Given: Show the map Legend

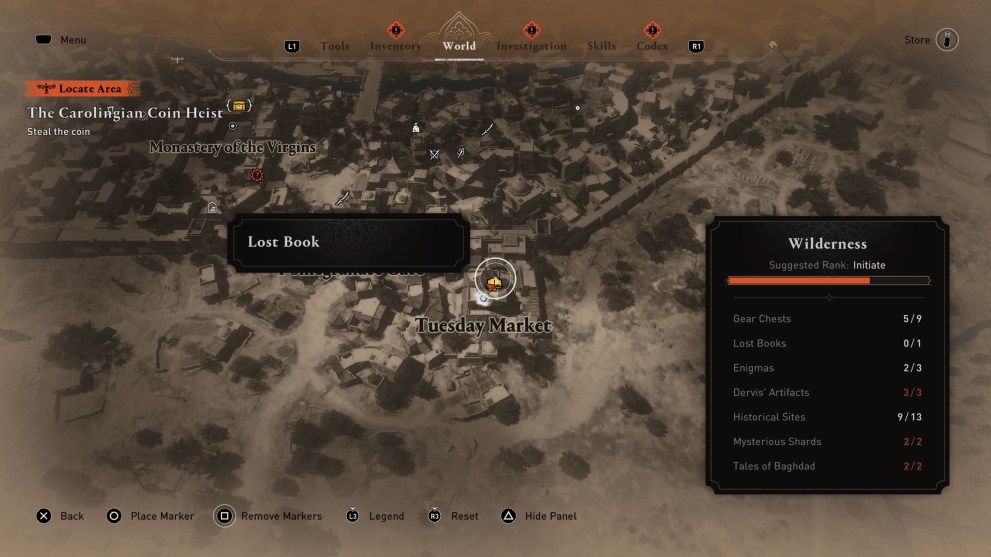Looking at the screenshot, I should pyautogui.click(x=375, y=516).
